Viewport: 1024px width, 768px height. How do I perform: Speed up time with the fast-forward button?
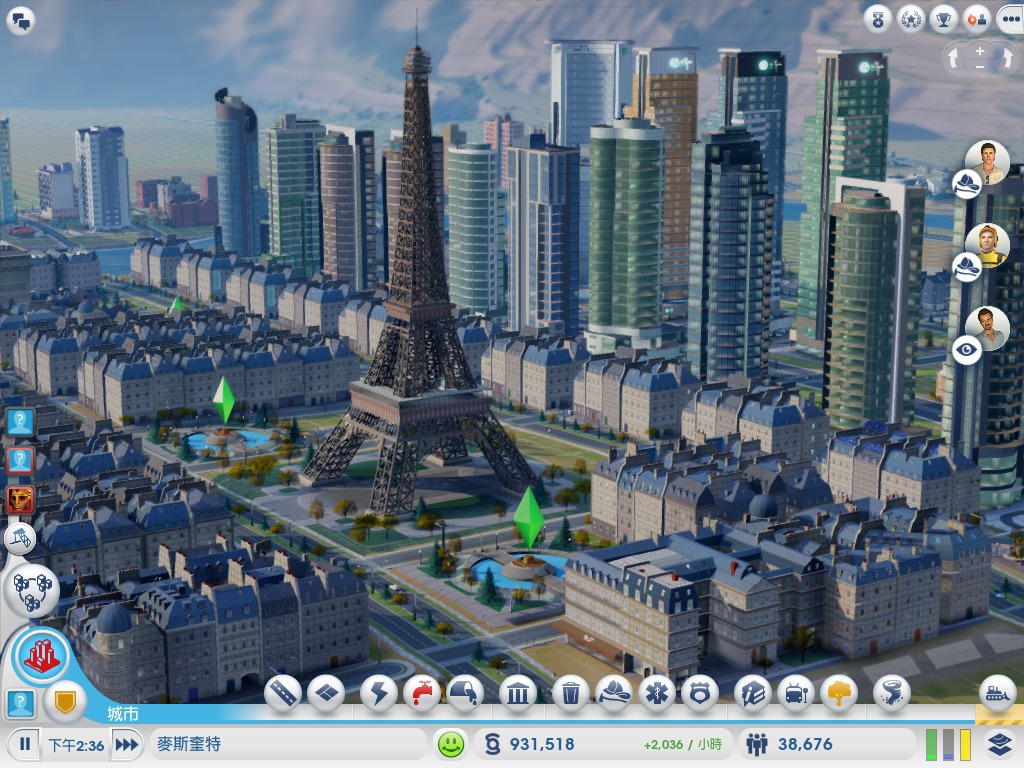point(127,744)
